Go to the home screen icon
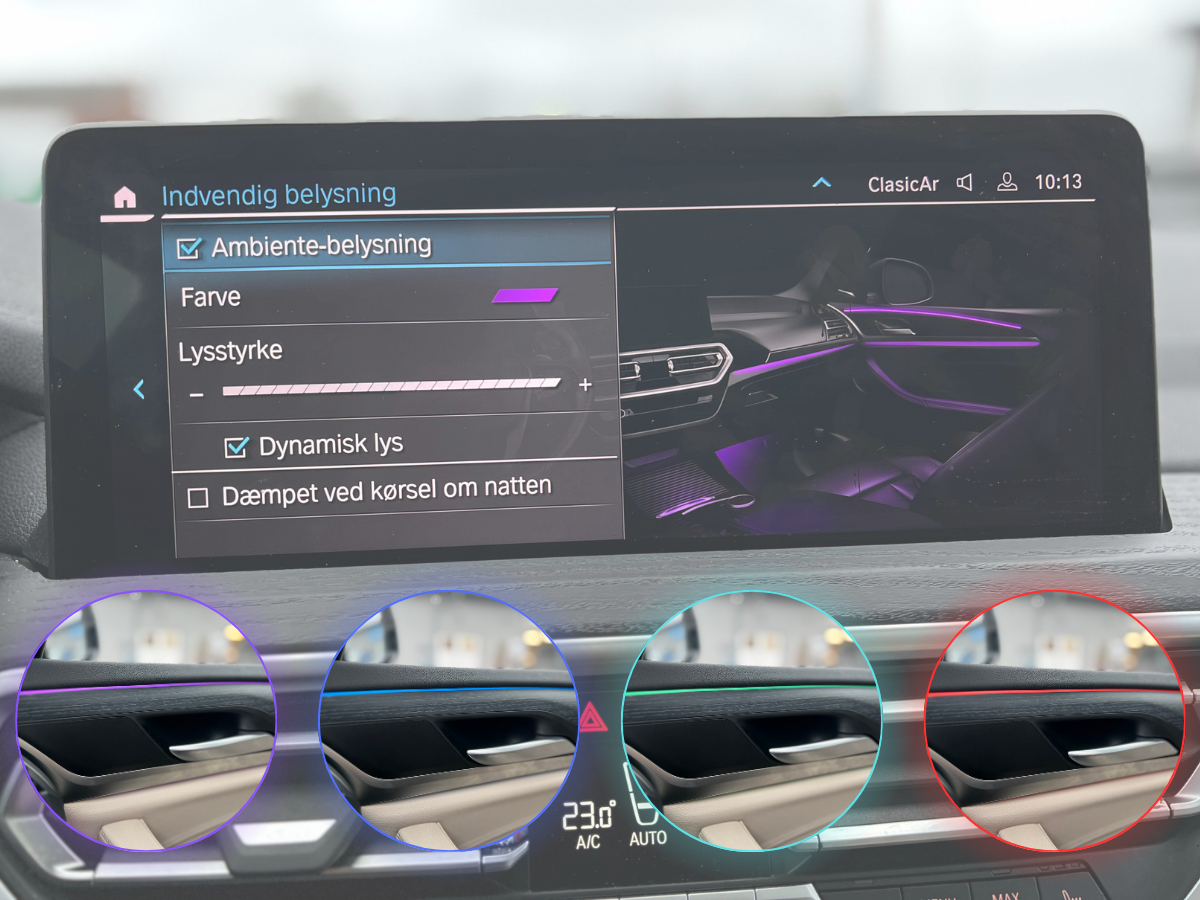The image size is (1200, 900). (x=125, y=197)
